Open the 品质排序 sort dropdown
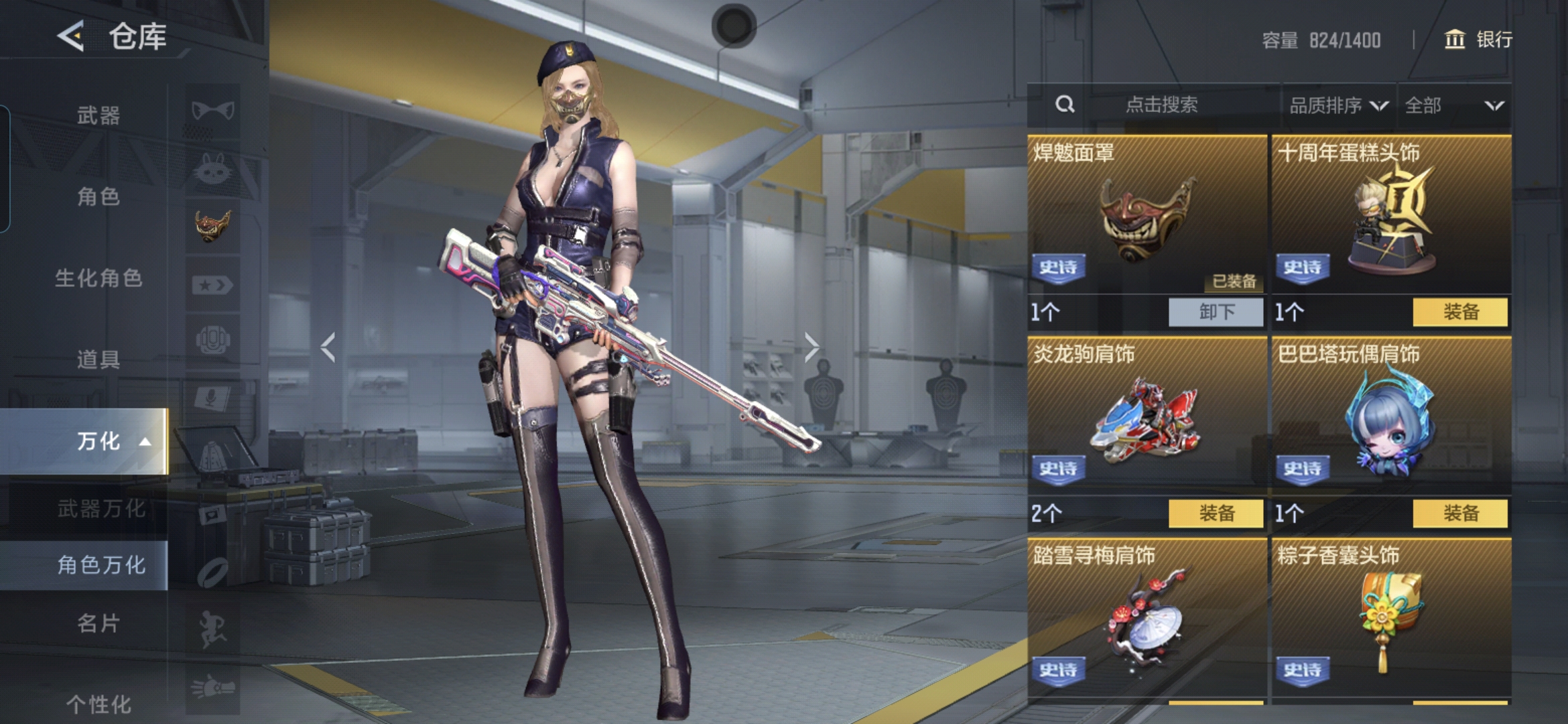The height and width of the screenshot is (724, 1568). point(1337,105)
